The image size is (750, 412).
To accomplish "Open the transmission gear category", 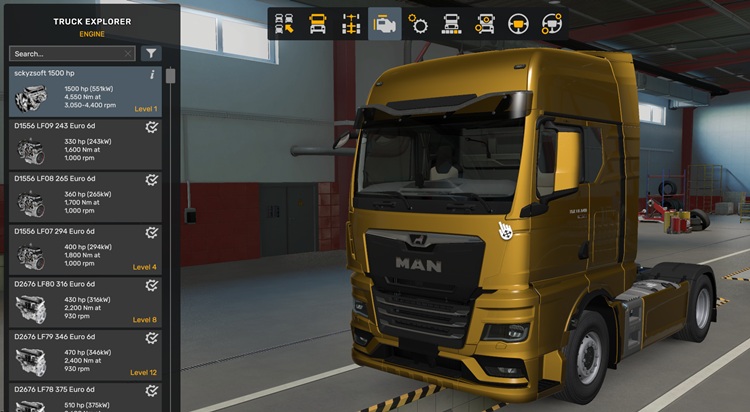I will (x=419, y=24).
